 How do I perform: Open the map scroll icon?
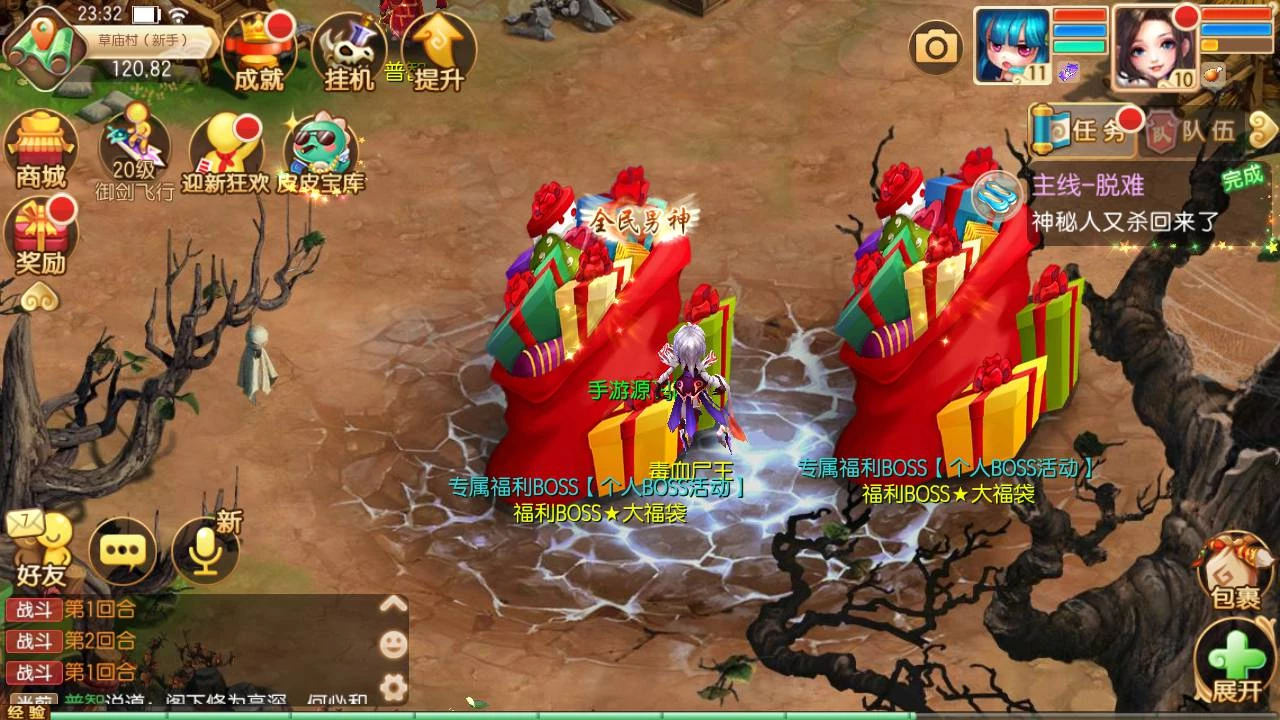42,48
